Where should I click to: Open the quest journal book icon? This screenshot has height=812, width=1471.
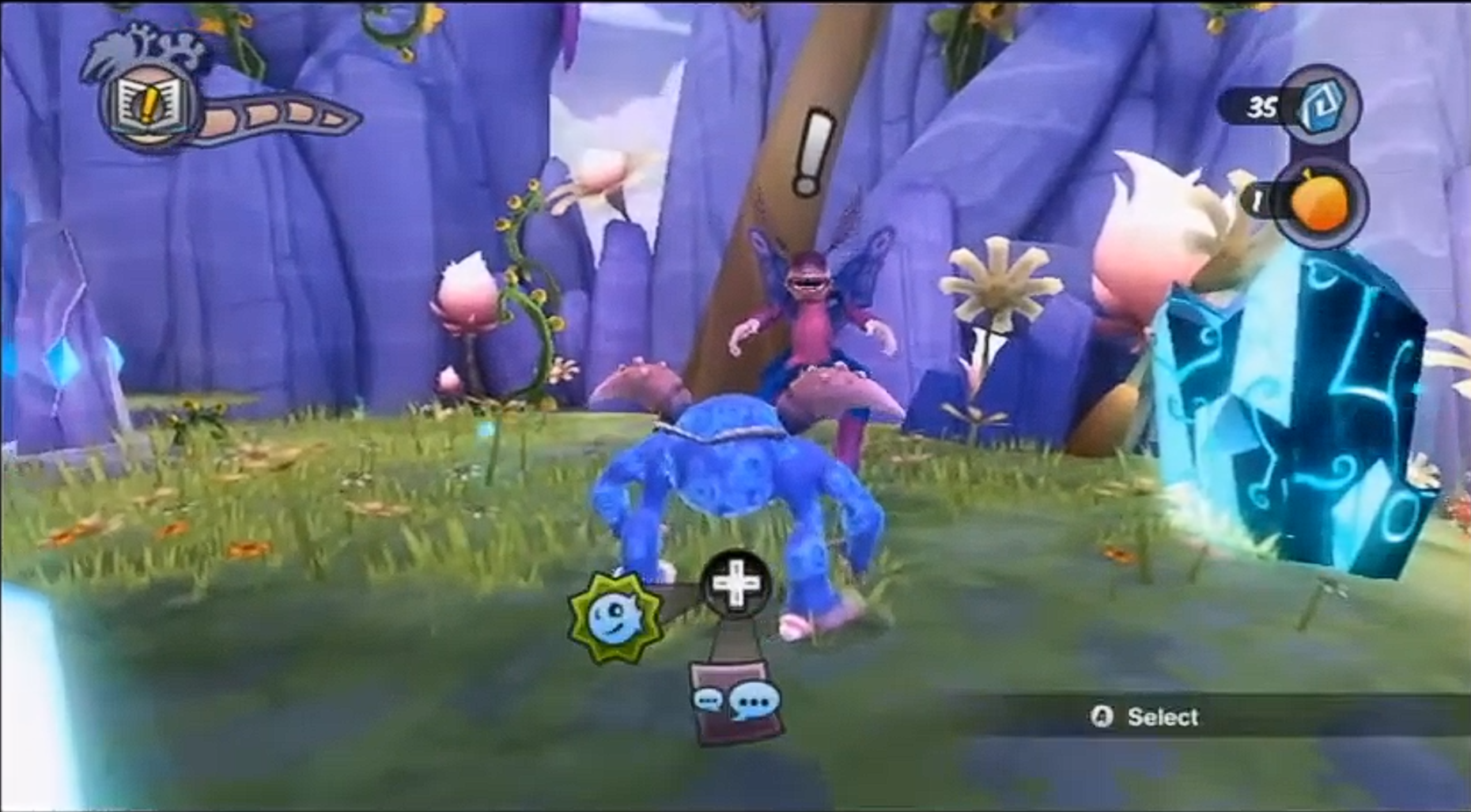147,107
